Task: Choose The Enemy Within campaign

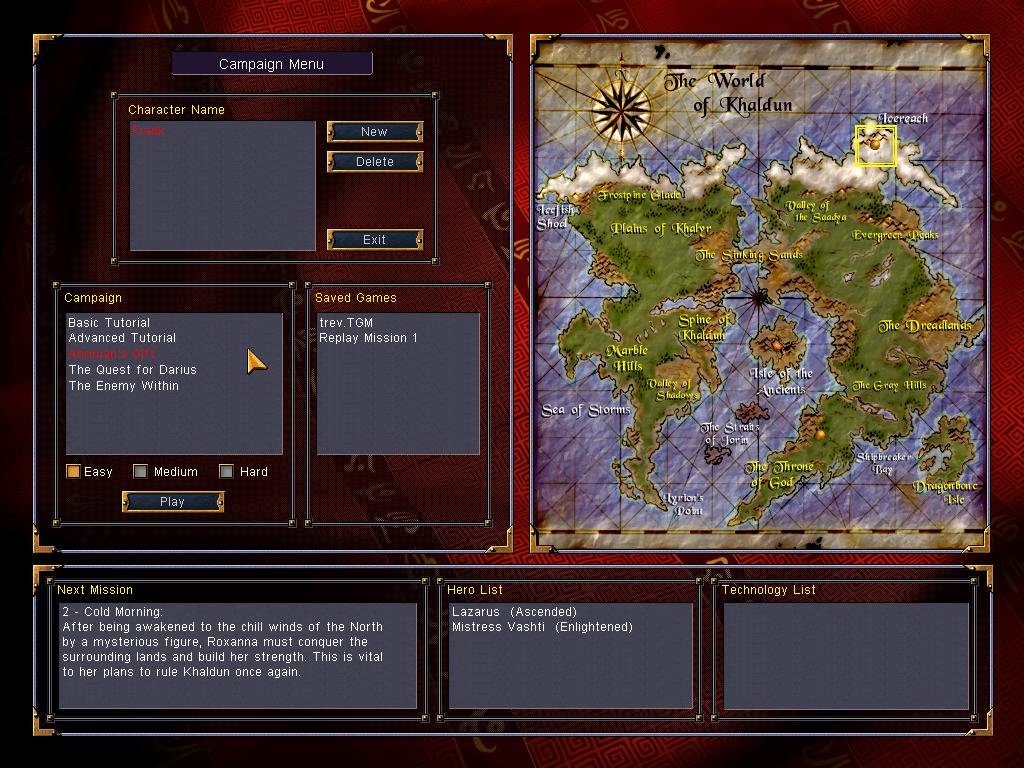Action: click(x=123, y=386)
